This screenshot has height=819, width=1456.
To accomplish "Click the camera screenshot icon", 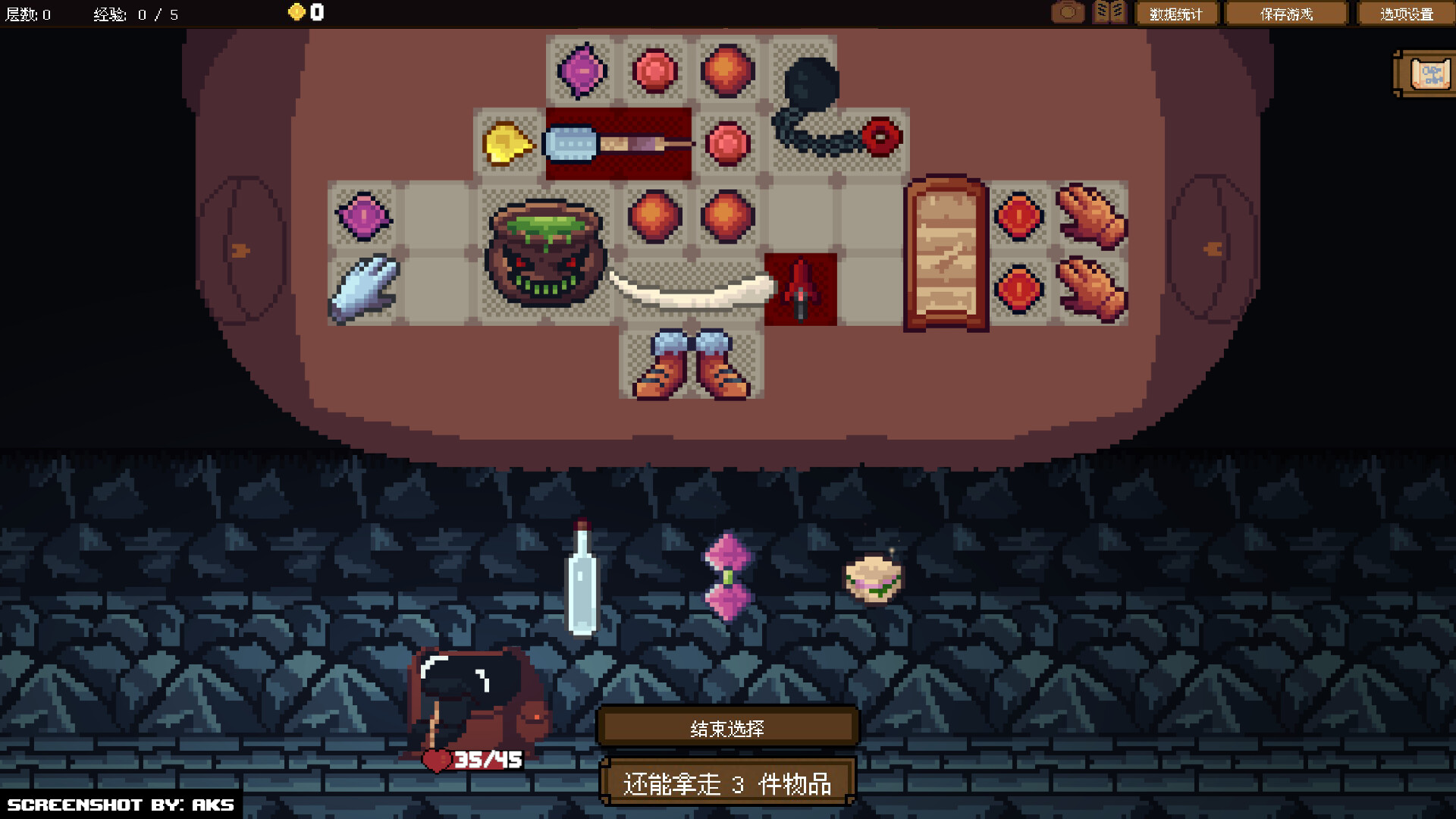I will (x=1068, y=12).
